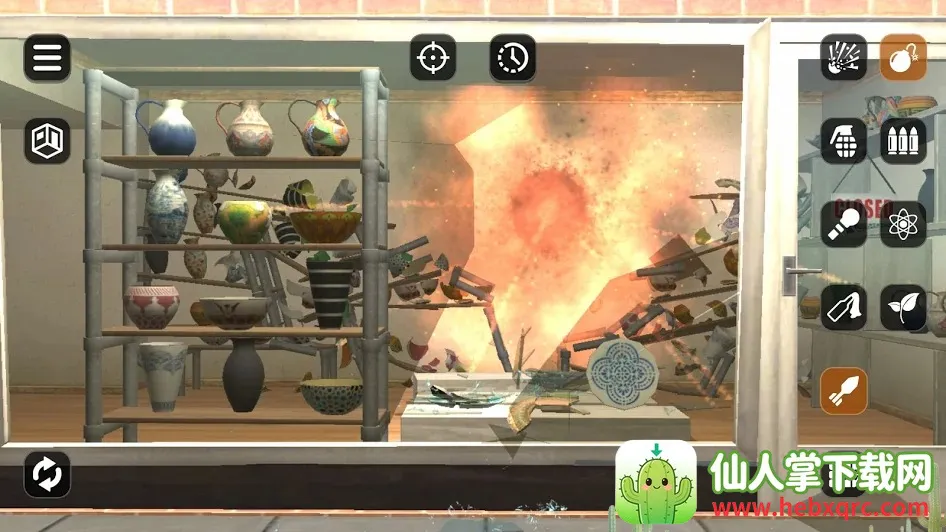Select the orange rocket weapon
The height and width of the screenshot is (532, 946).
pos(843,390)
